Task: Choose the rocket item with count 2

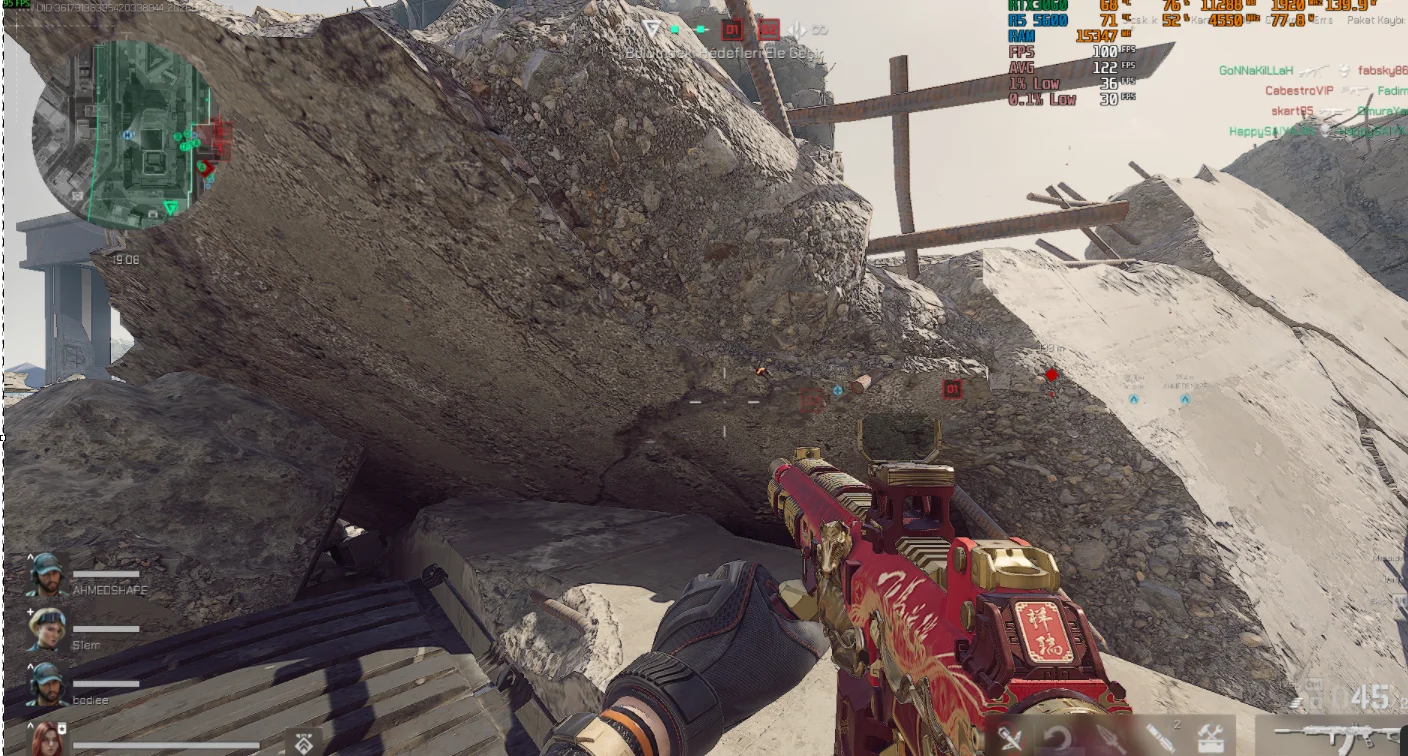Action: pos(1161,738)
